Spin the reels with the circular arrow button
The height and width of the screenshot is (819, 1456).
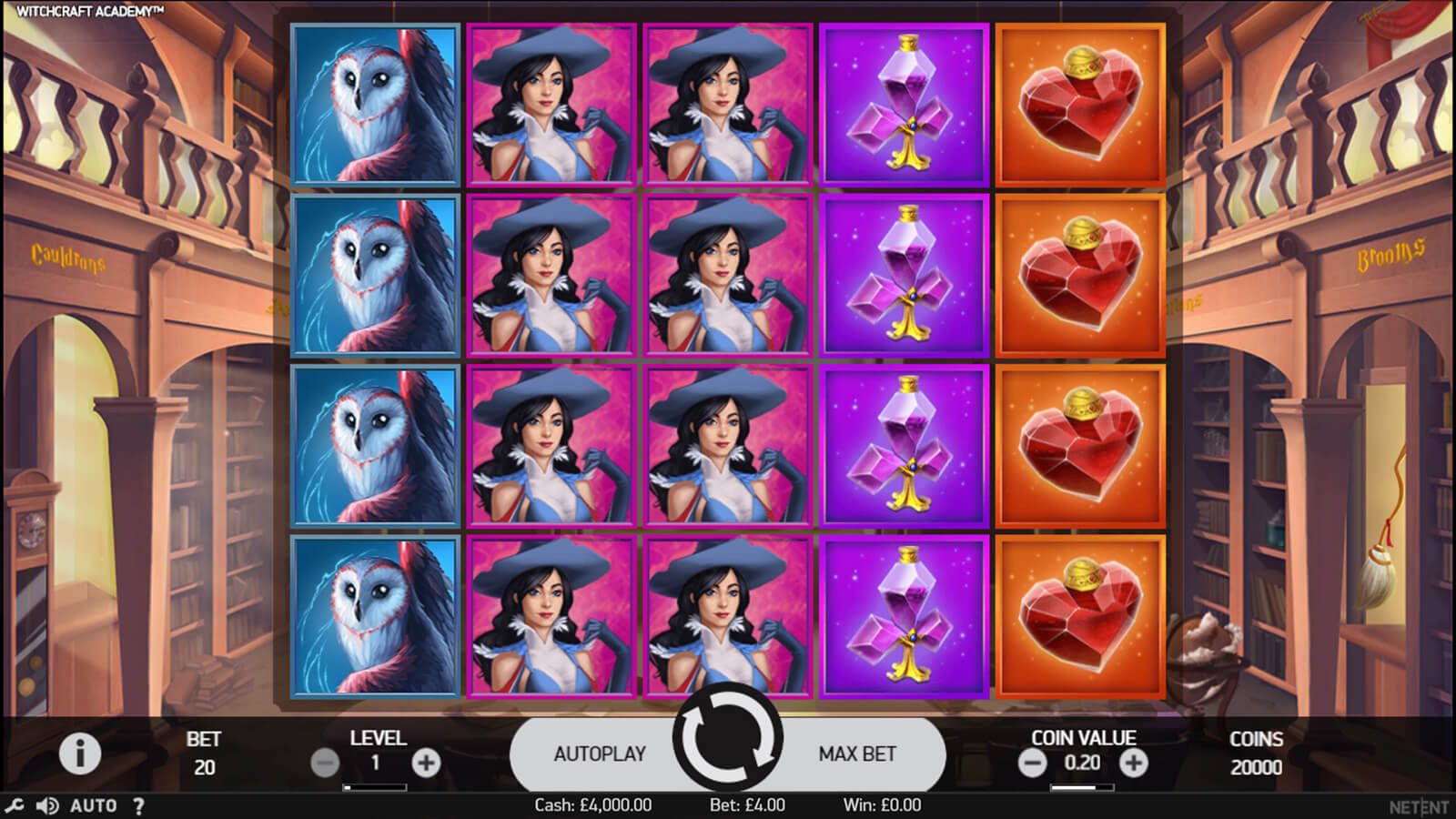[727, 739]
